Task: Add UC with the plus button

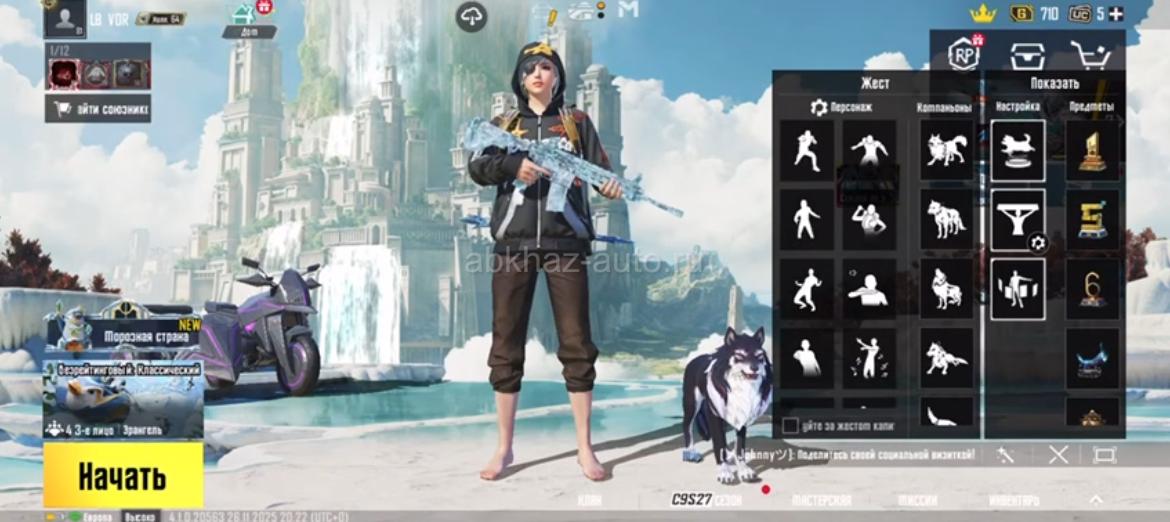Action: pos(1116,13)
